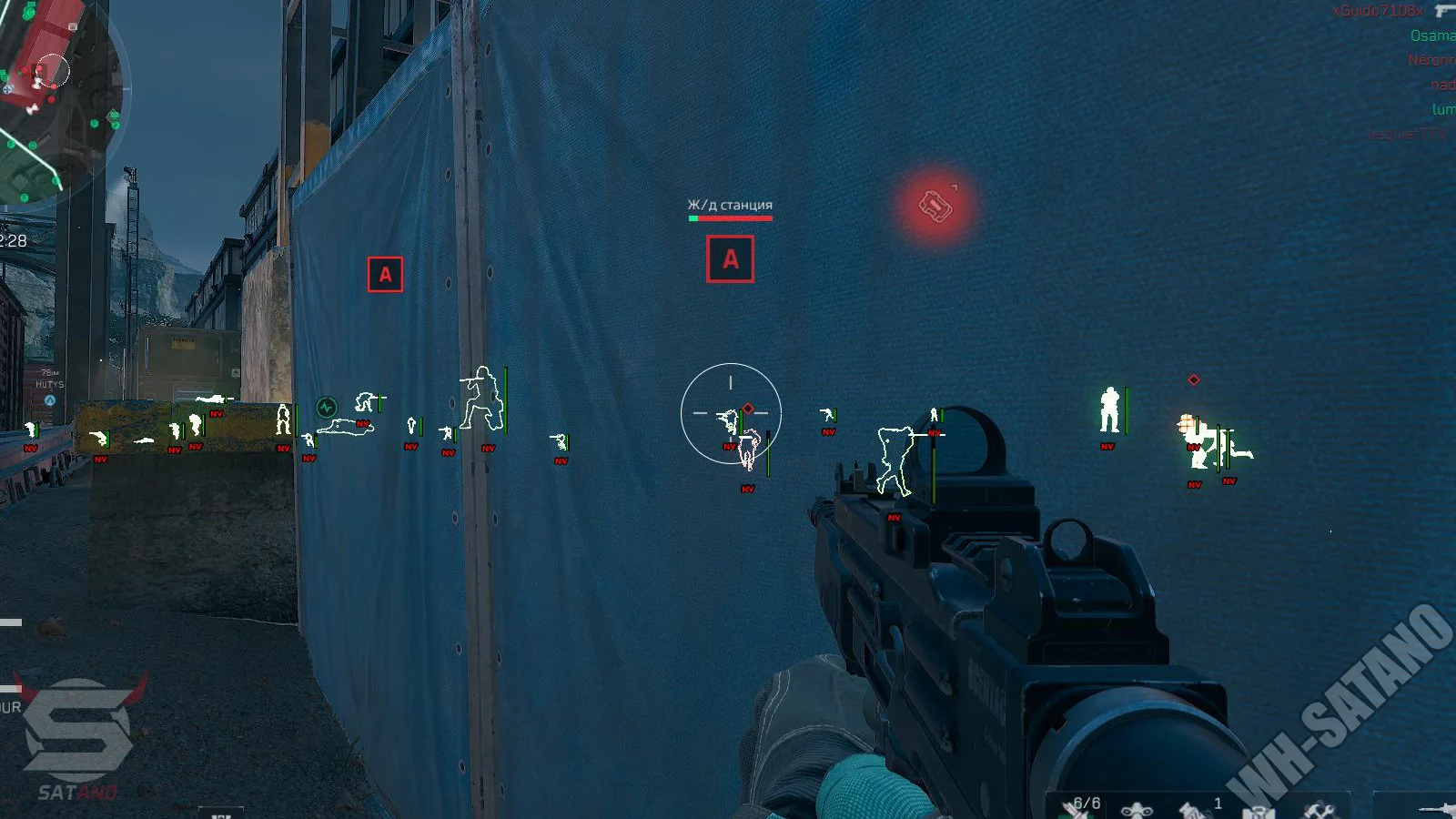The height and width of the screenshot is (819, 1456).
Task: Pick the medkit icon in the hotbar
Action: click(1258, 810)
